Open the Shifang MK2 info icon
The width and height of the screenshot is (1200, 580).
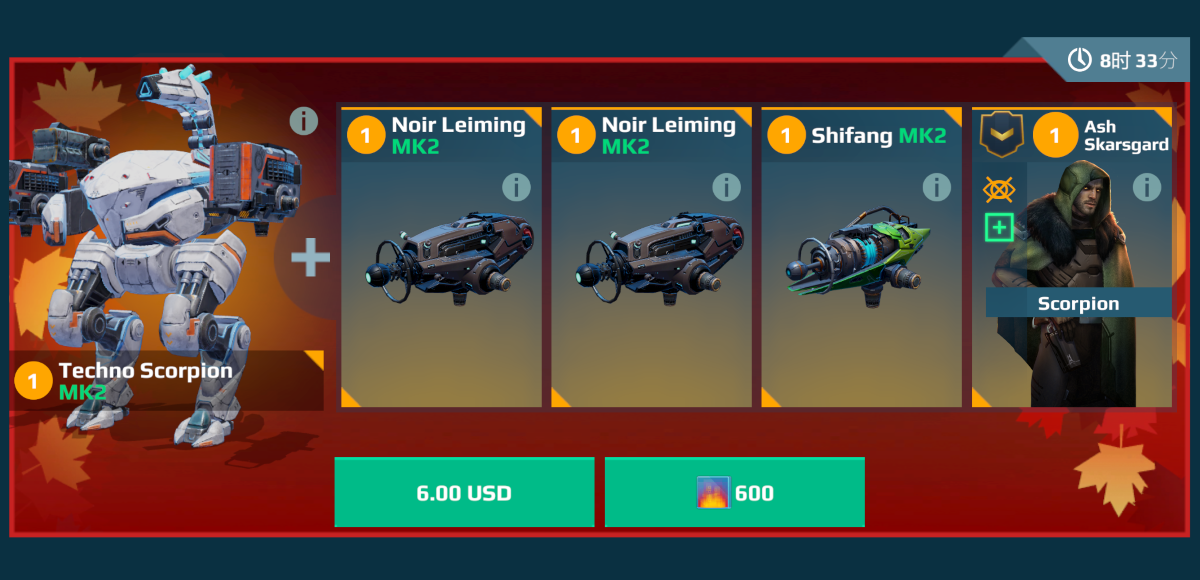click(936, 187)
